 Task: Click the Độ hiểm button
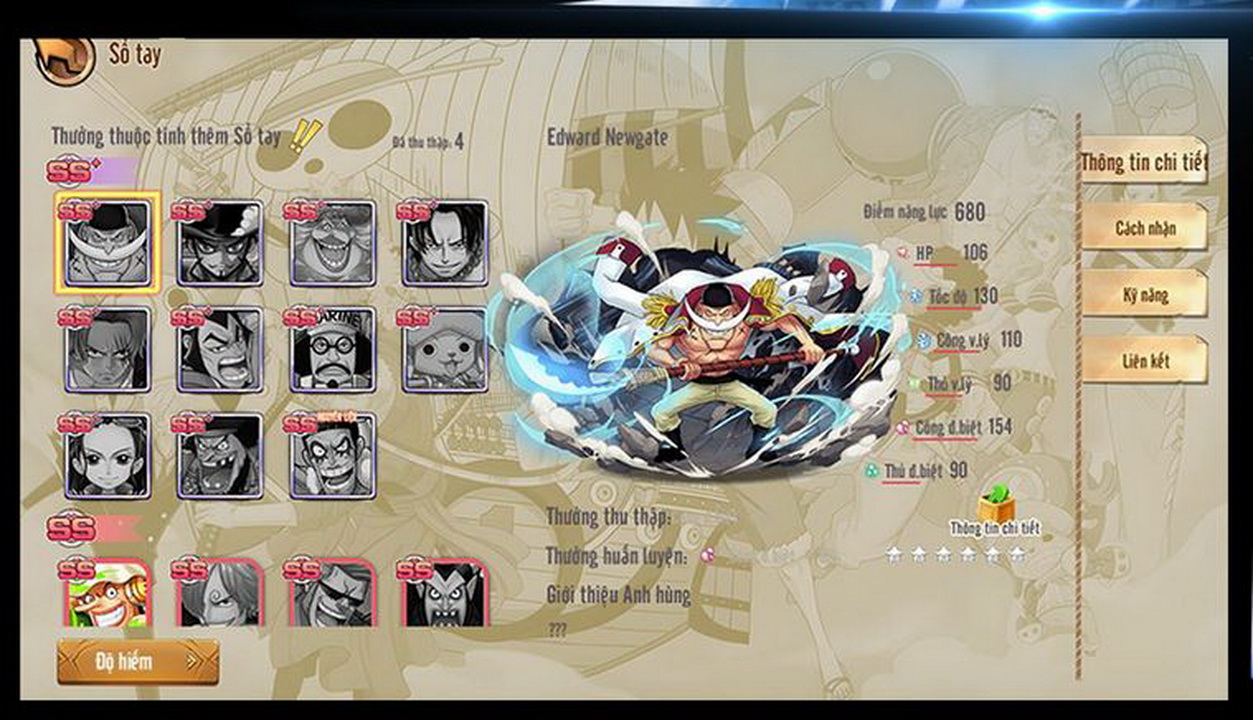(x=137, y=661)
